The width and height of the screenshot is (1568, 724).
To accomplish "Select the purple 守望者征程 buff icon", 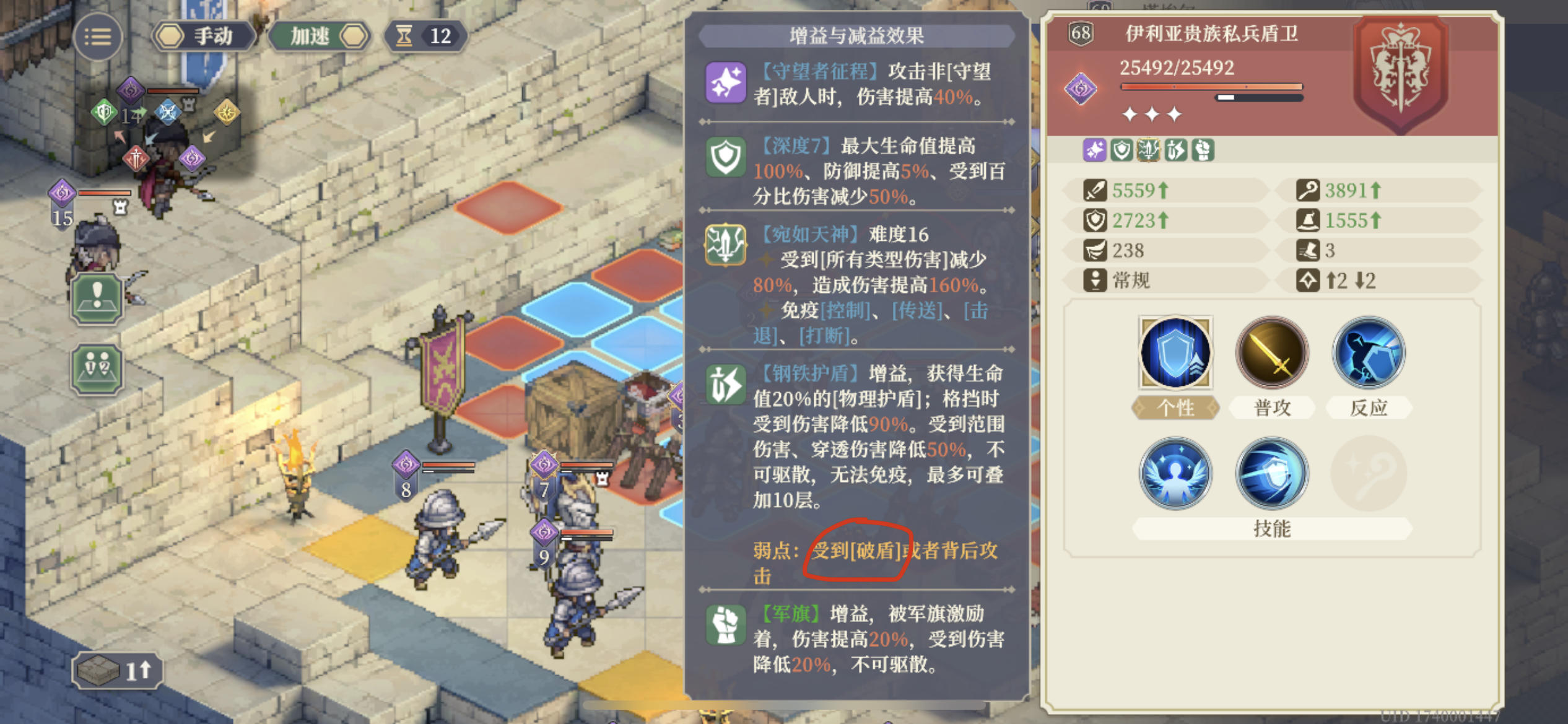I will pos(726,82).
